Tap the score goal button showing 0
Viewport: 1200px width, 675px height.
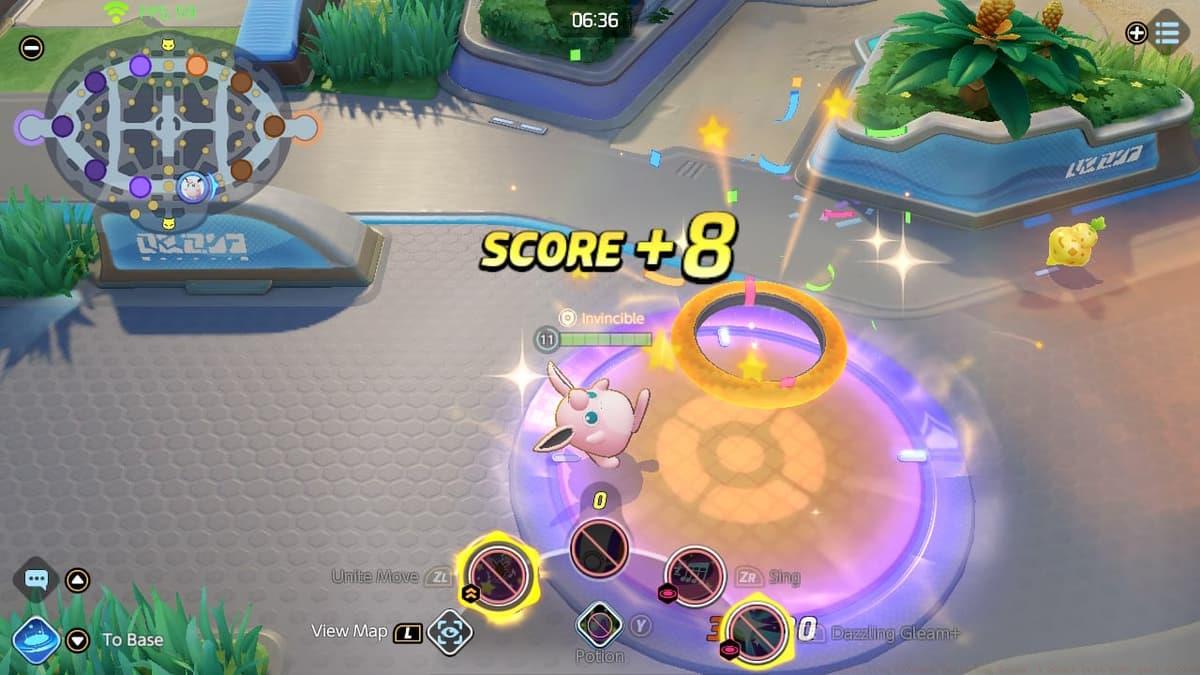599,548
